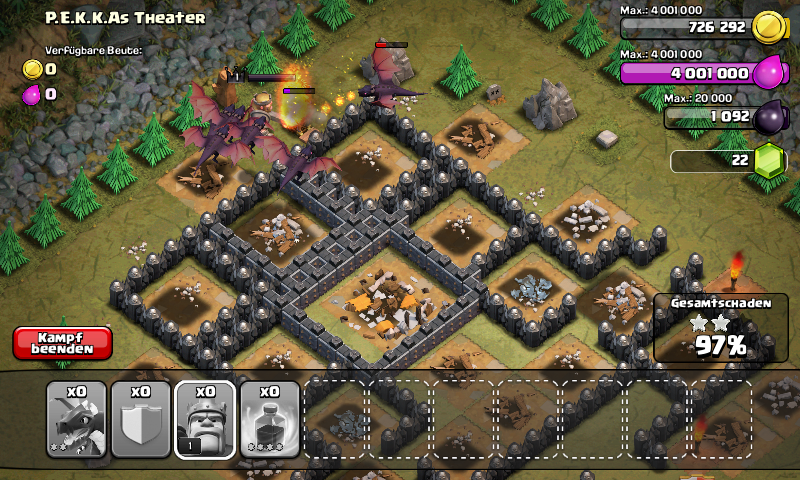Choose the Barbarian King hero slot
The image size is (800, 480).
(x=205, y=419)
